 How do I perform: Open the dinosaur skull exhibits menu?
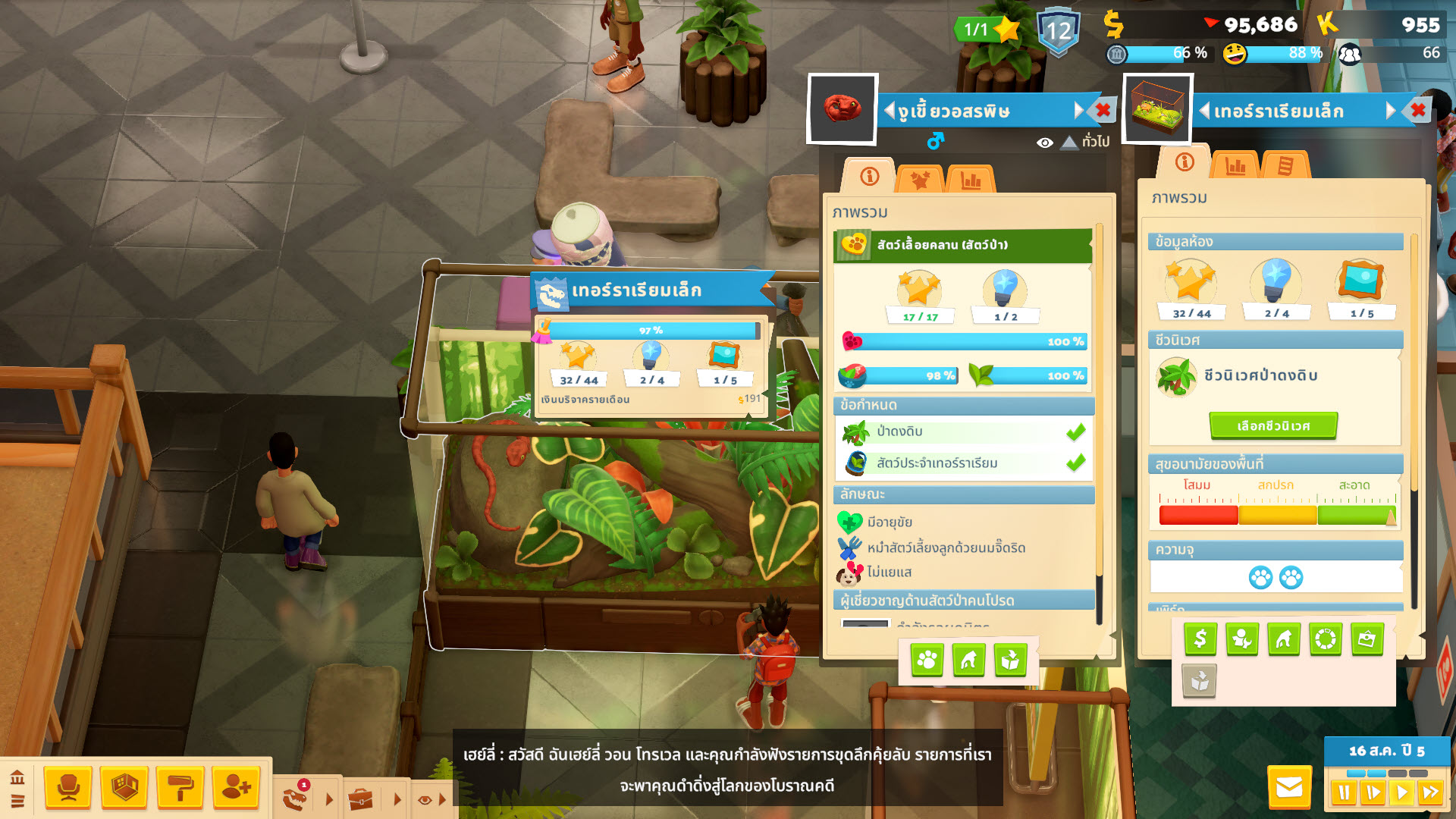pos(294,798)
